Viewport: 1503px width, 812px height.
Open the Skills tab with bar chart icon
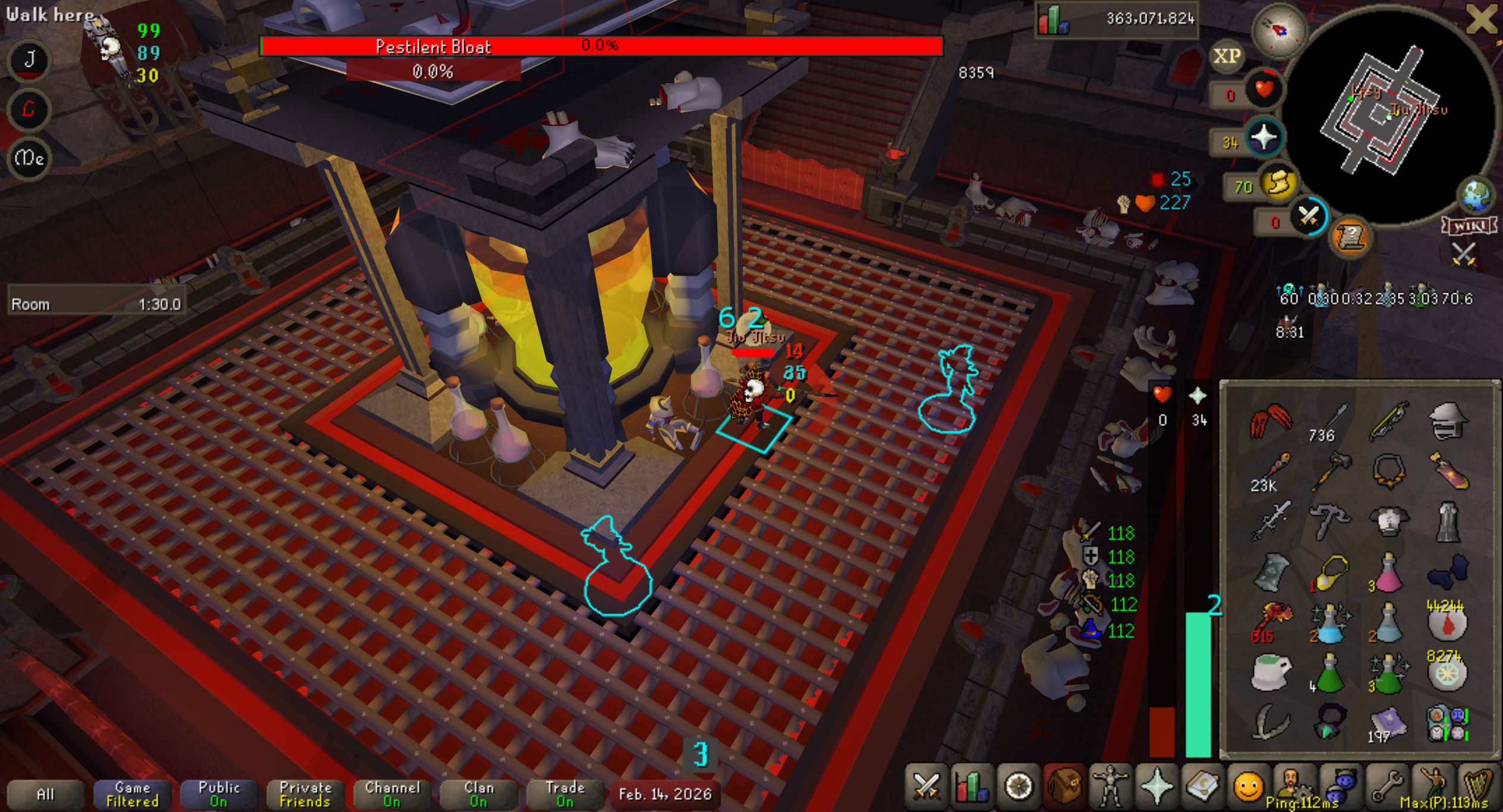971,787
